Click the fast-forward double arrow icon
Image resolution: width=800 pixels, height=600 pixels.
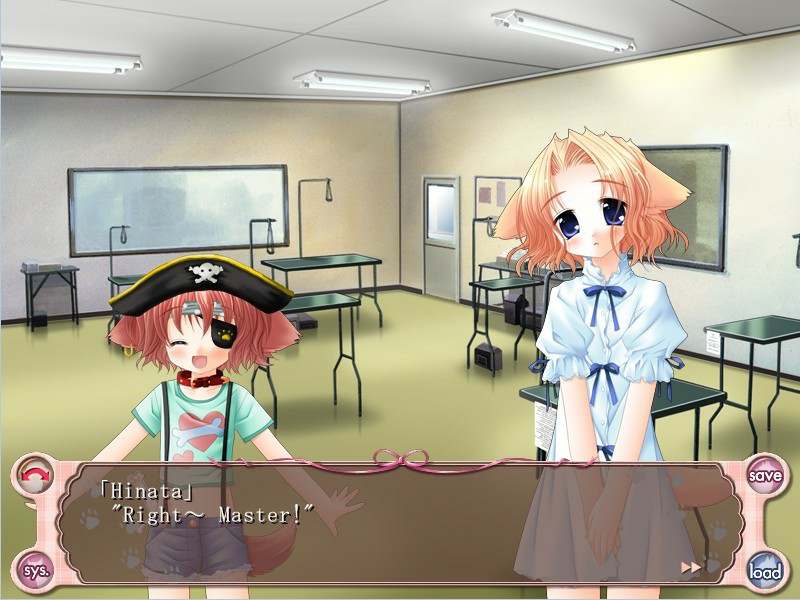click(x=690, y=567)
